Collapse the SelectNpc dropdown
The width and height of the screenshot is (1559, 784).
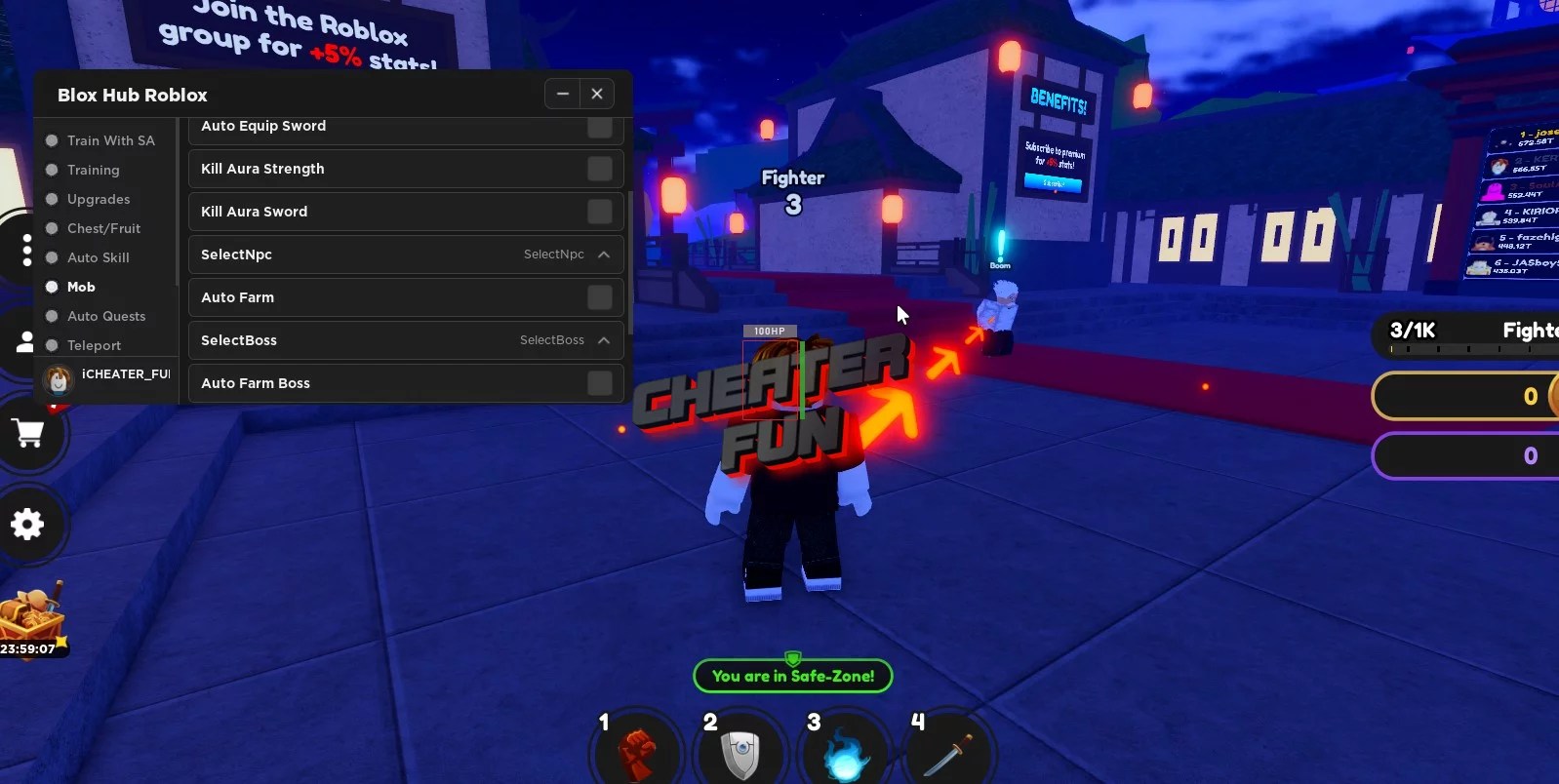[606, 255]
